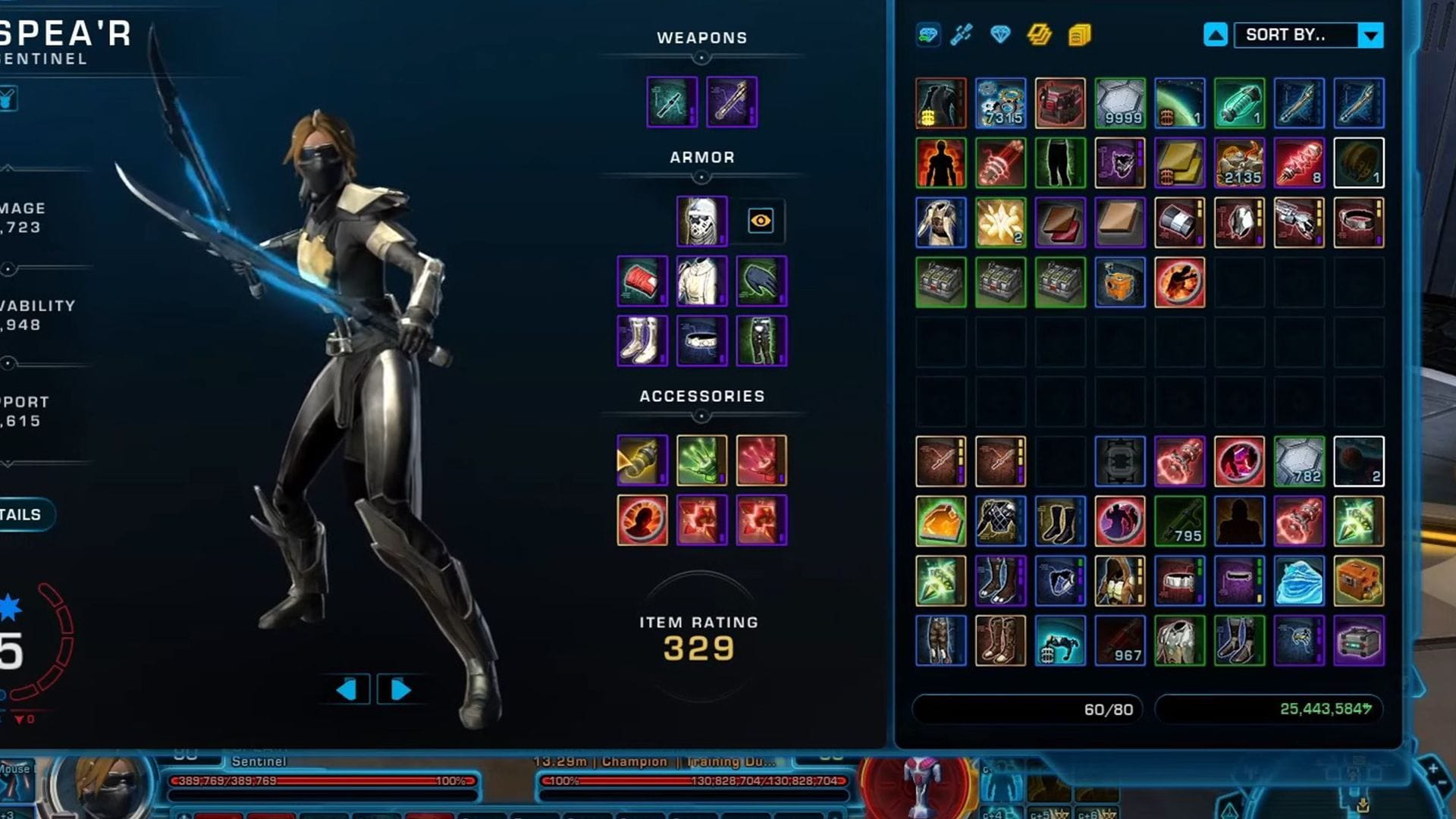
Task: Click the credits ledger icon in inventory toolbar
Action: (1078, 36)
